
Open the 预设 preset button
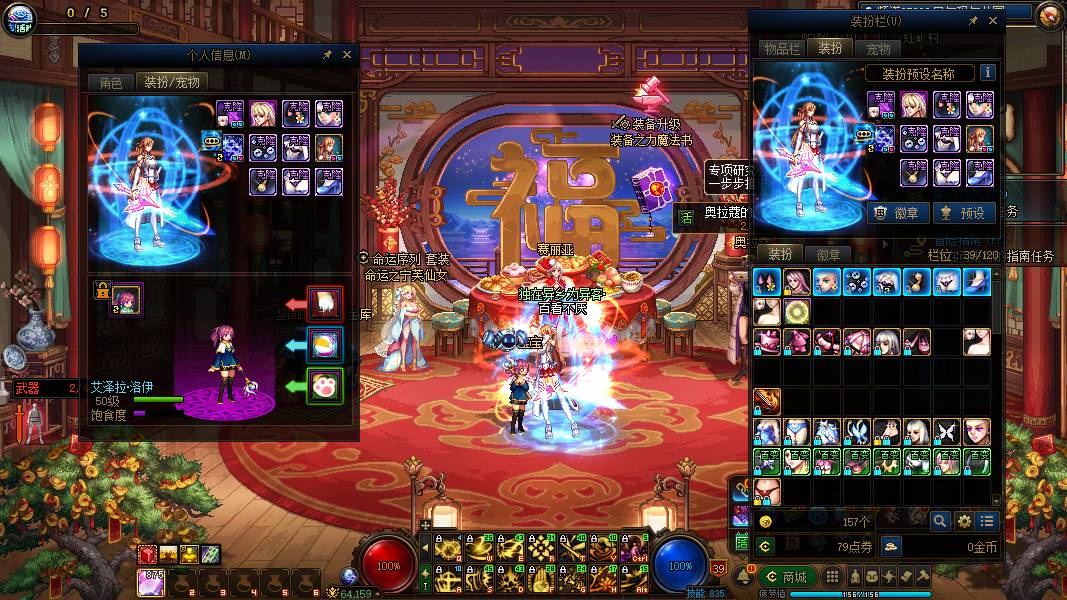click(x=961, y=213)
